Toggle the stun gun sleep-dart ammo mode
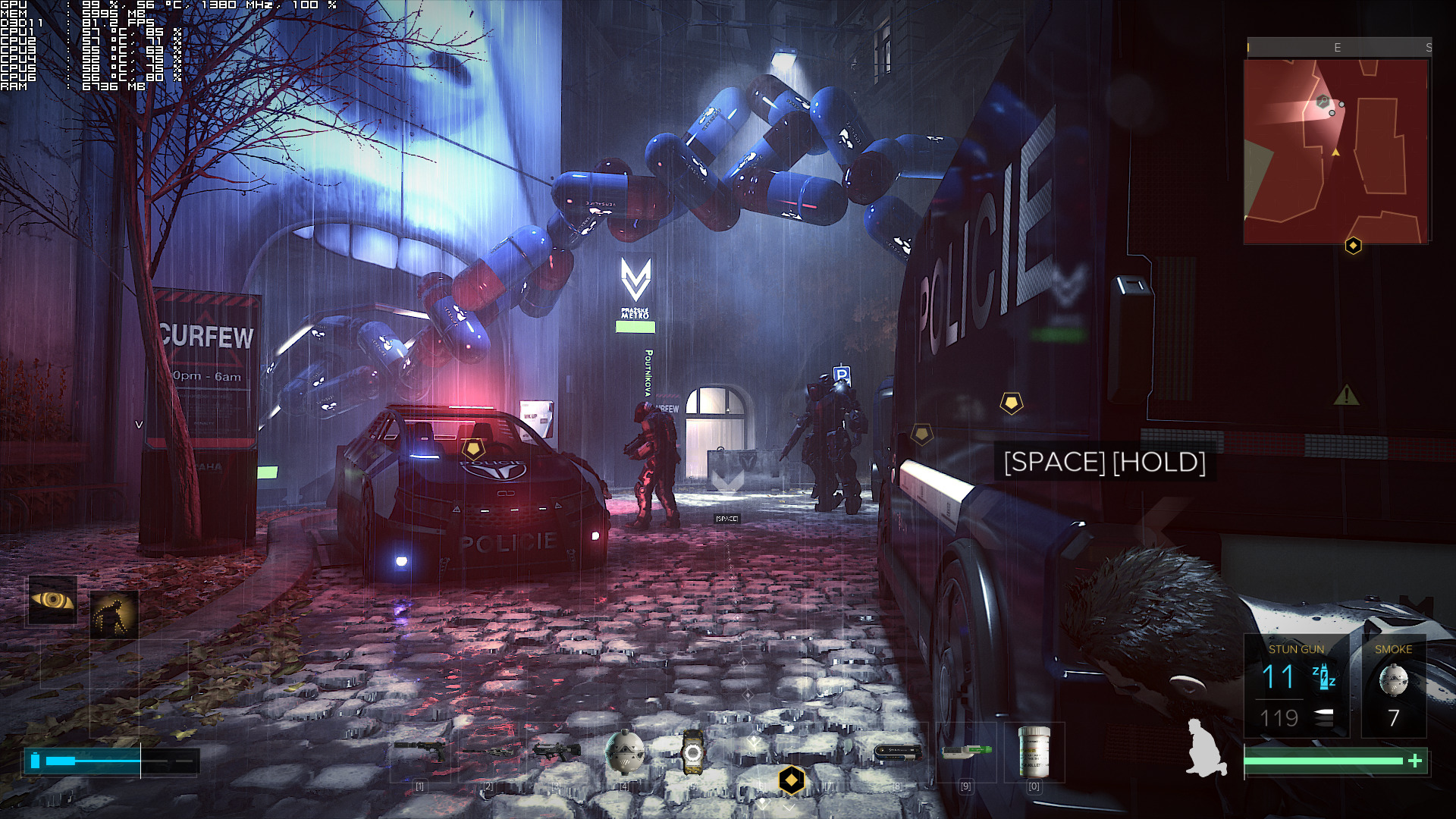 pos(1323,675)
